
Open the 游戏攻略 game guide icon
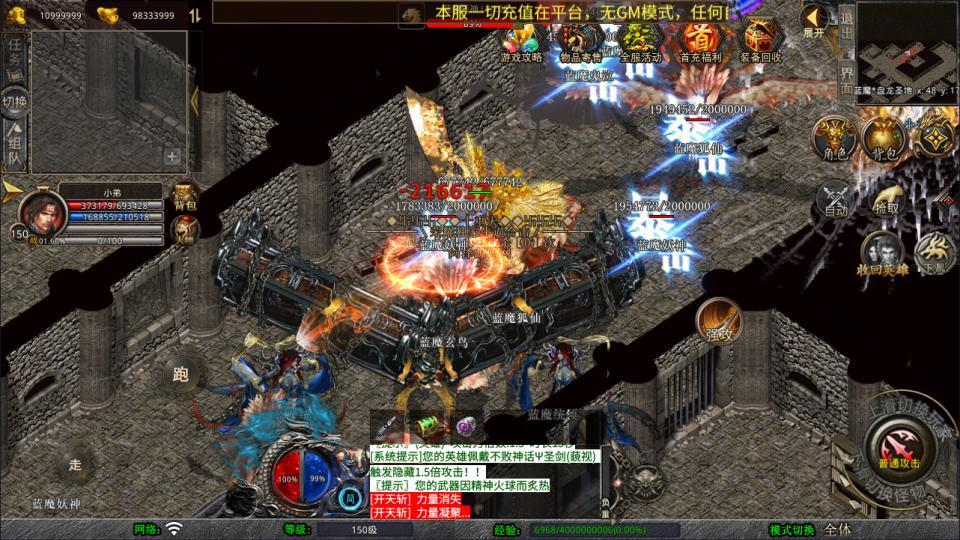tap(520, 42)
